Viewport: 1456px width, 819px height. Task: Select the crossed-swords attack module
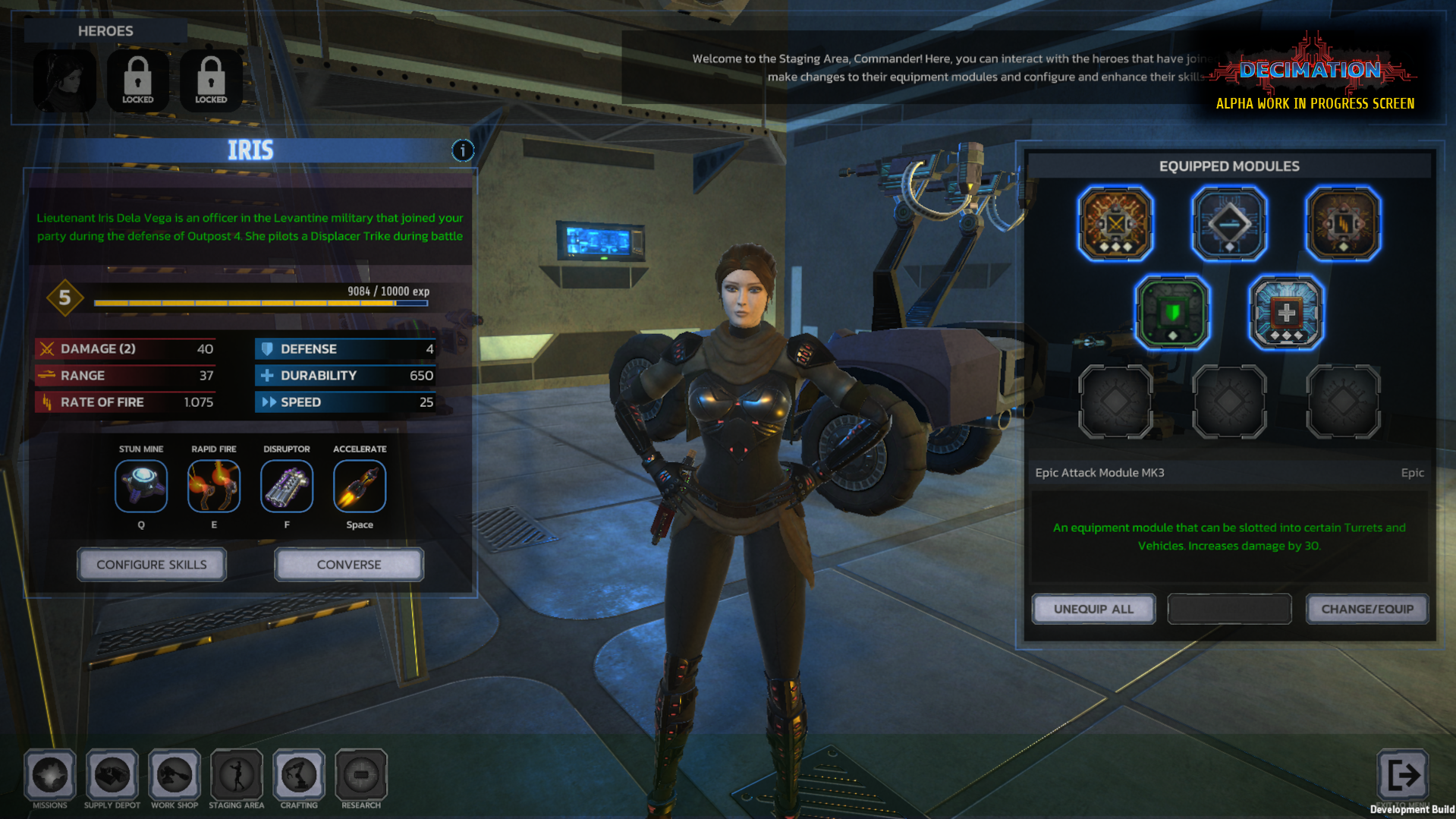point(1115,224)
